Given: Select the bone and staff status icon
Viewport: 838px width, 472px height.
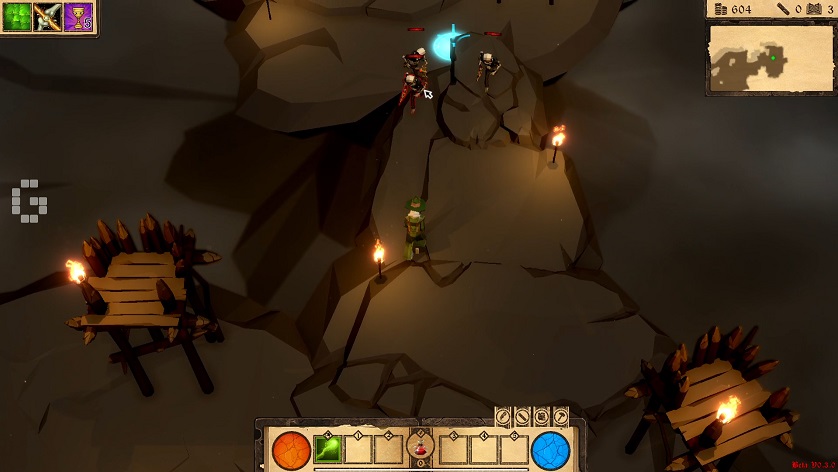Looking at the screenshot, I should click(48, 17).
